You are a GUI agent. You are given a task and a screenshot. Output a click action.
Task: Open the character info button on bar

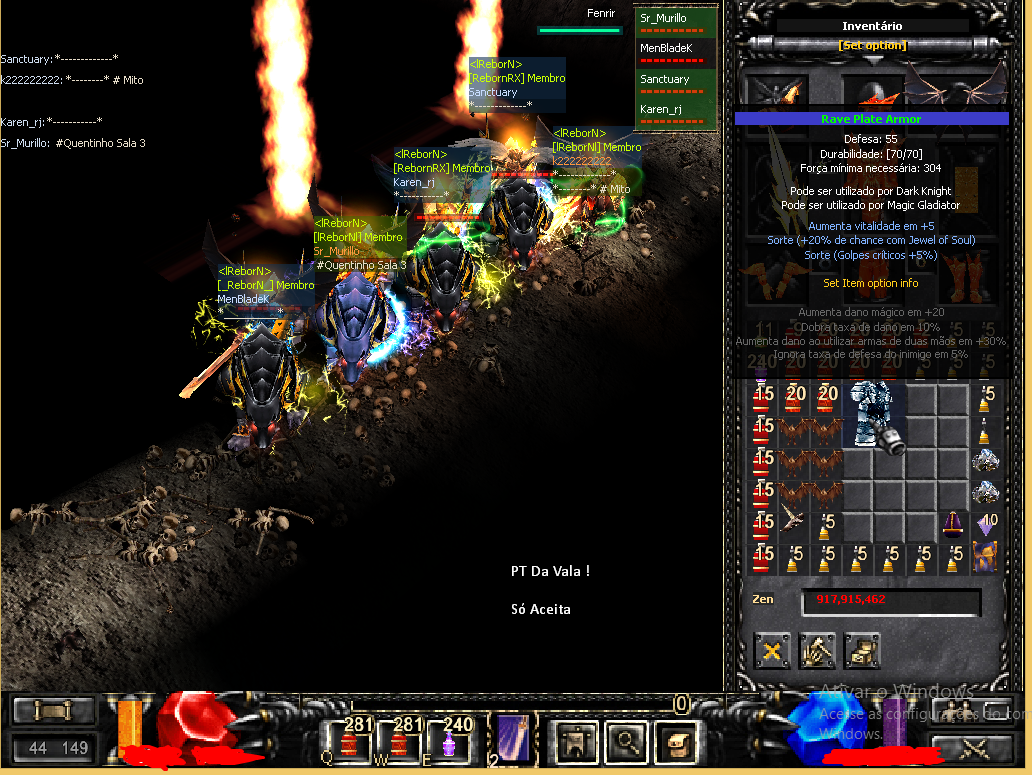573,741
